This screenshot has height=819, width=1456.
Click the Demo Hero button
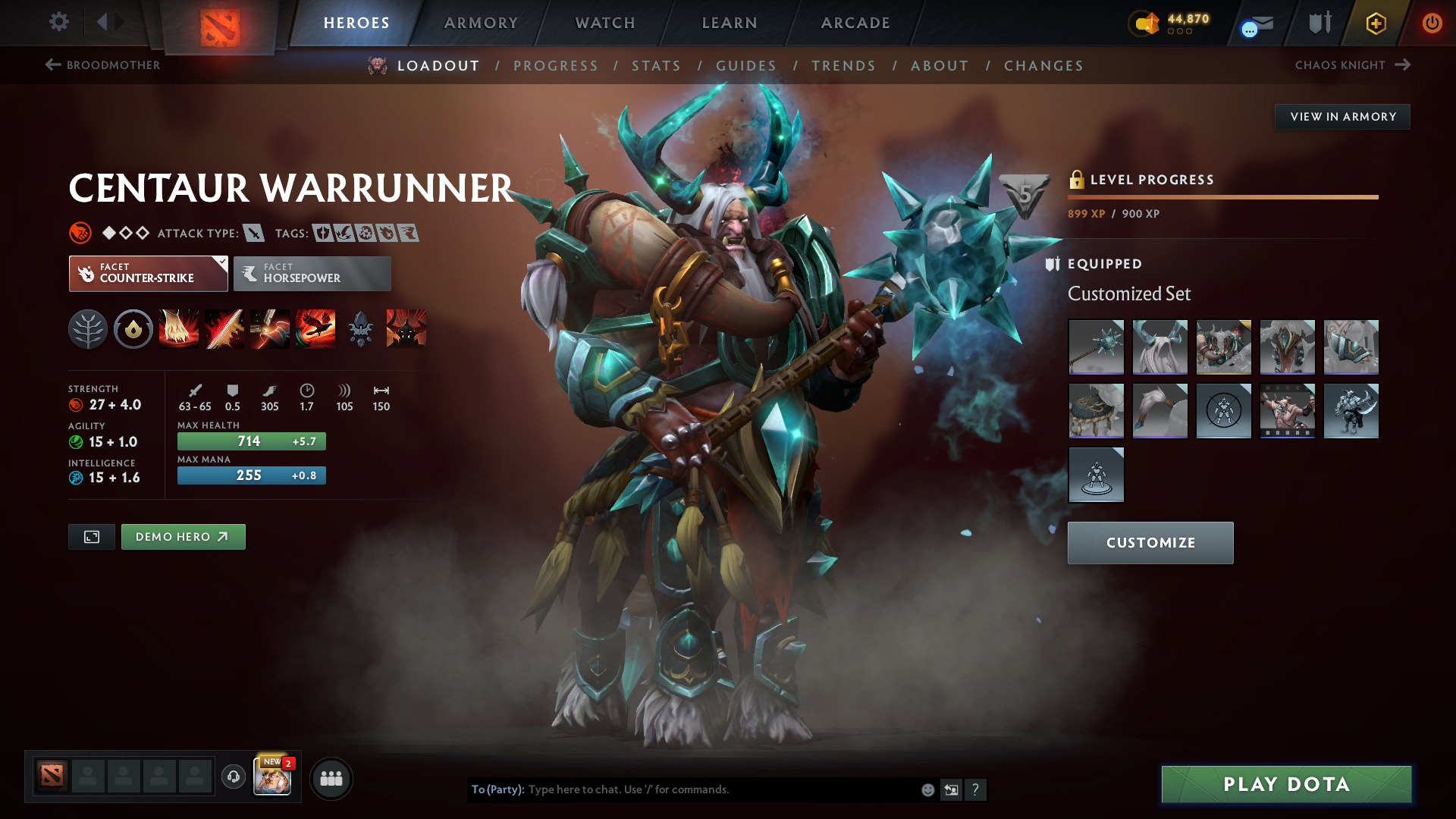(183, 536)
